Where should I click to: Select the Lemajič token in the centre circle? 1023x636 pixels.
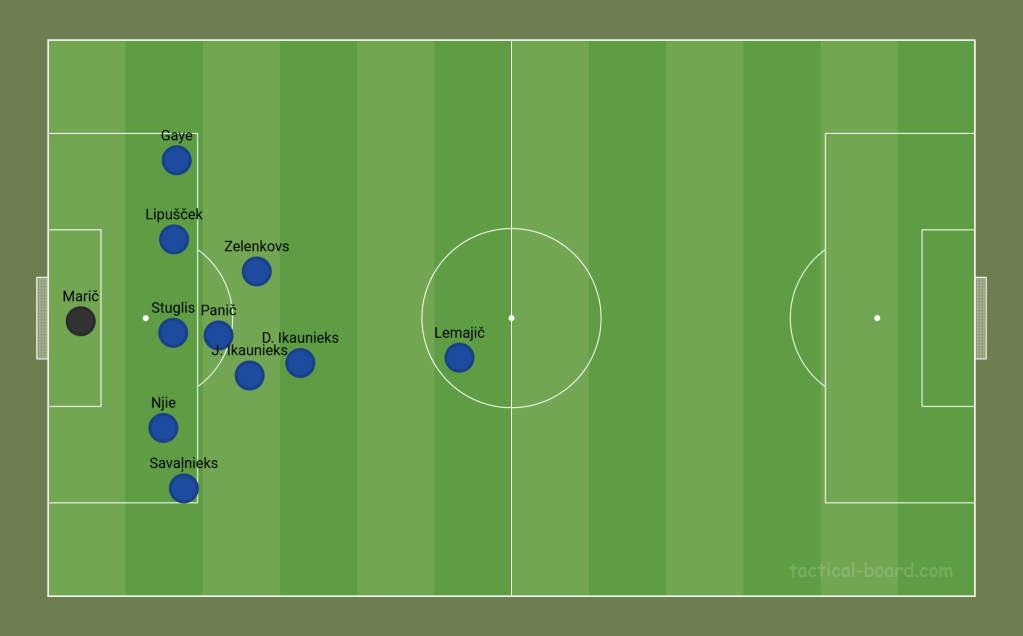[x=459, y=357]
